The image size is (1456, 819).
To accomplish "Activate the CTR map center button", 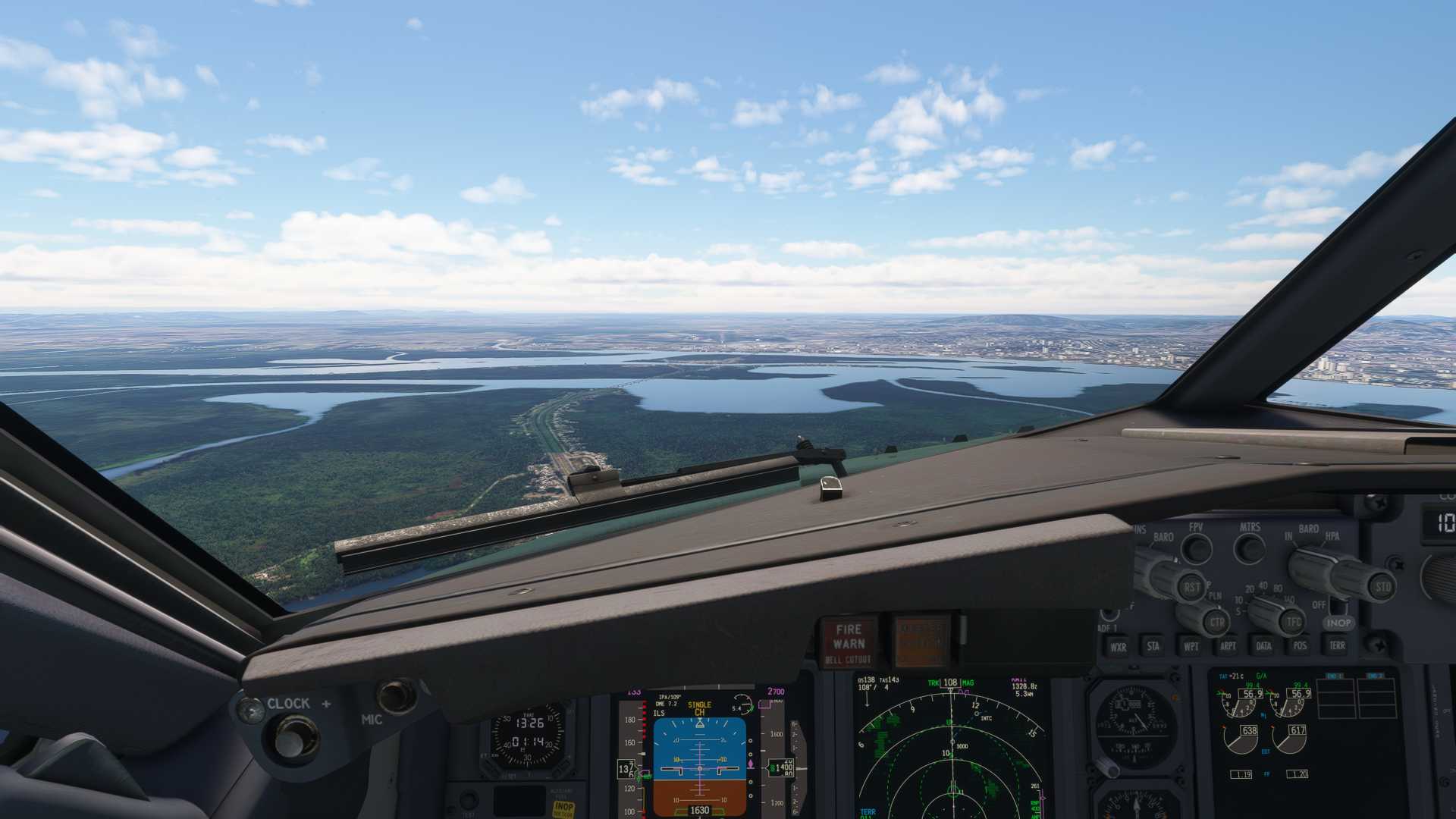I will tap(1216, 622).
